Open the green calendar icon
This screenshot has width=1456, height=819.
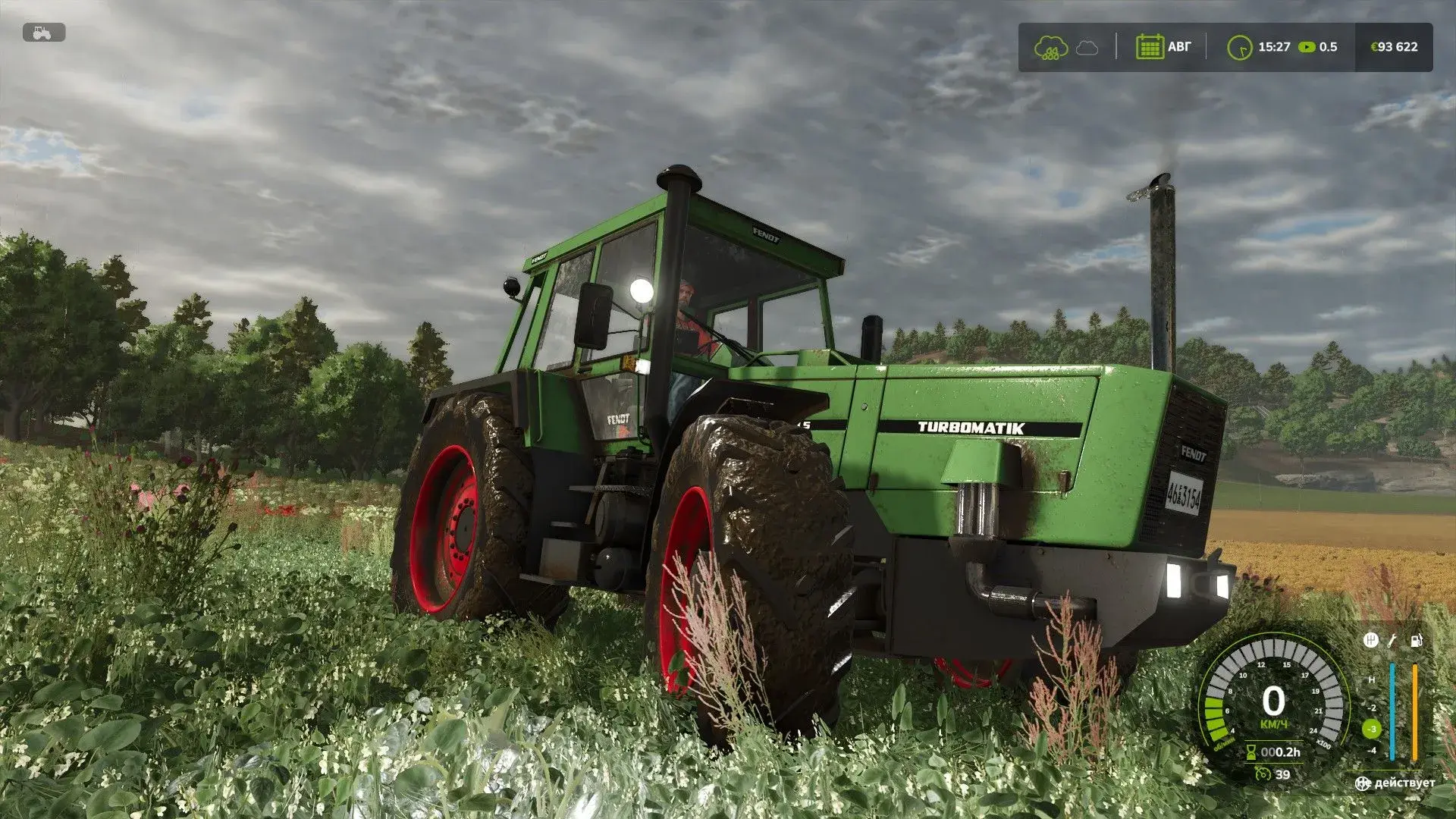(1150, 47)
